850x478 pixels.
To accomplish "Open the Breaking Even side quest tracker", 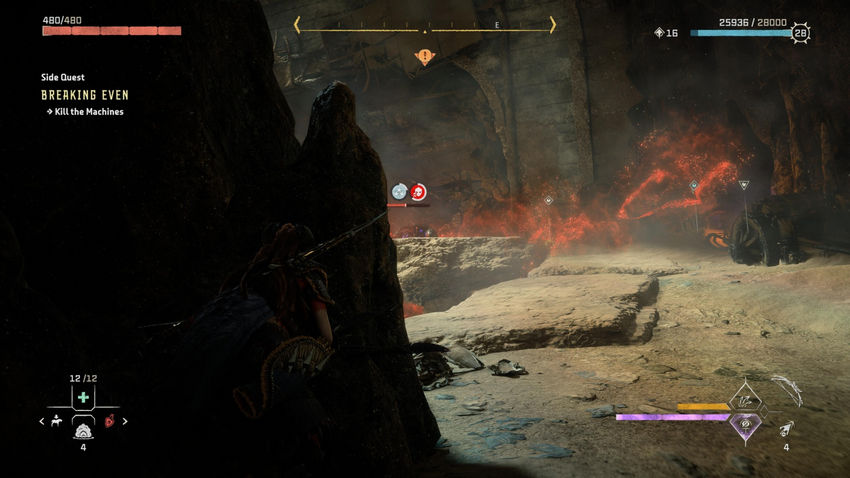I will click(x=85, y=95).
